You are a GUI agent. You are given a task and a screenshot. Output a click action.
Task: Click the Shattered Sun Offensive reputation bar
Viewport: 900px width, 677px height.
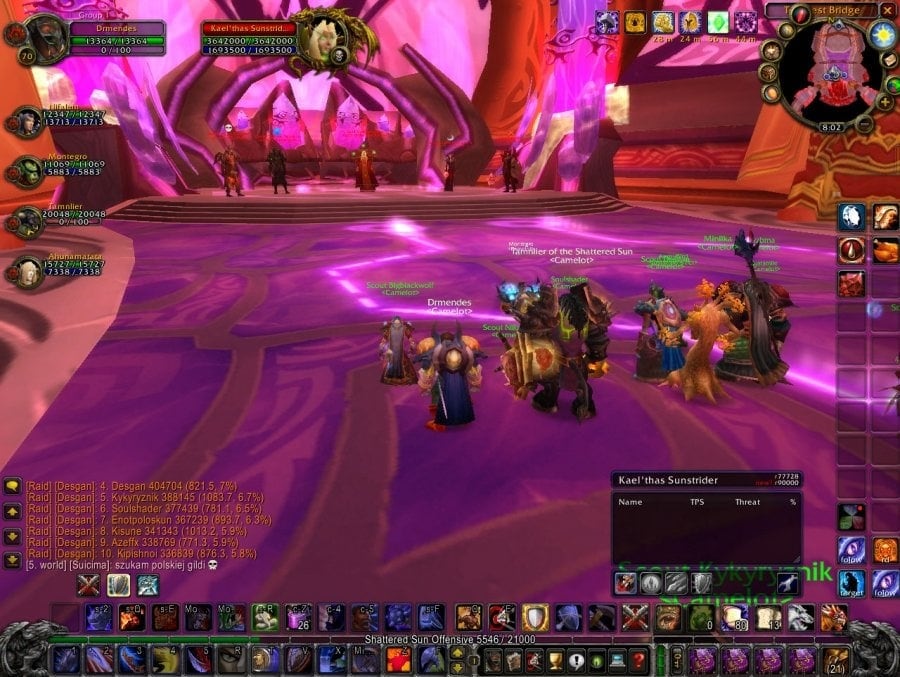[x=450, y=639]
